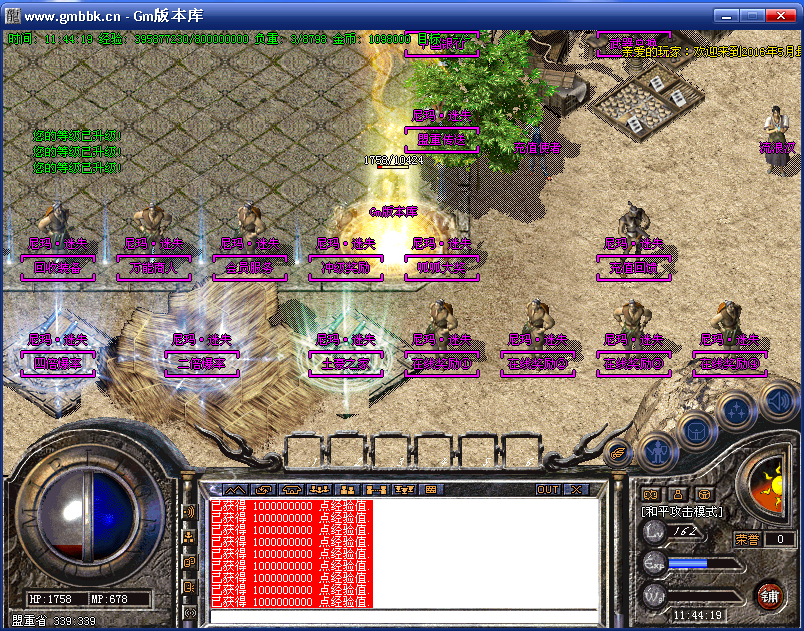The image size is (804, 631).
Task: Click the chat text input field
Action: 400,616
